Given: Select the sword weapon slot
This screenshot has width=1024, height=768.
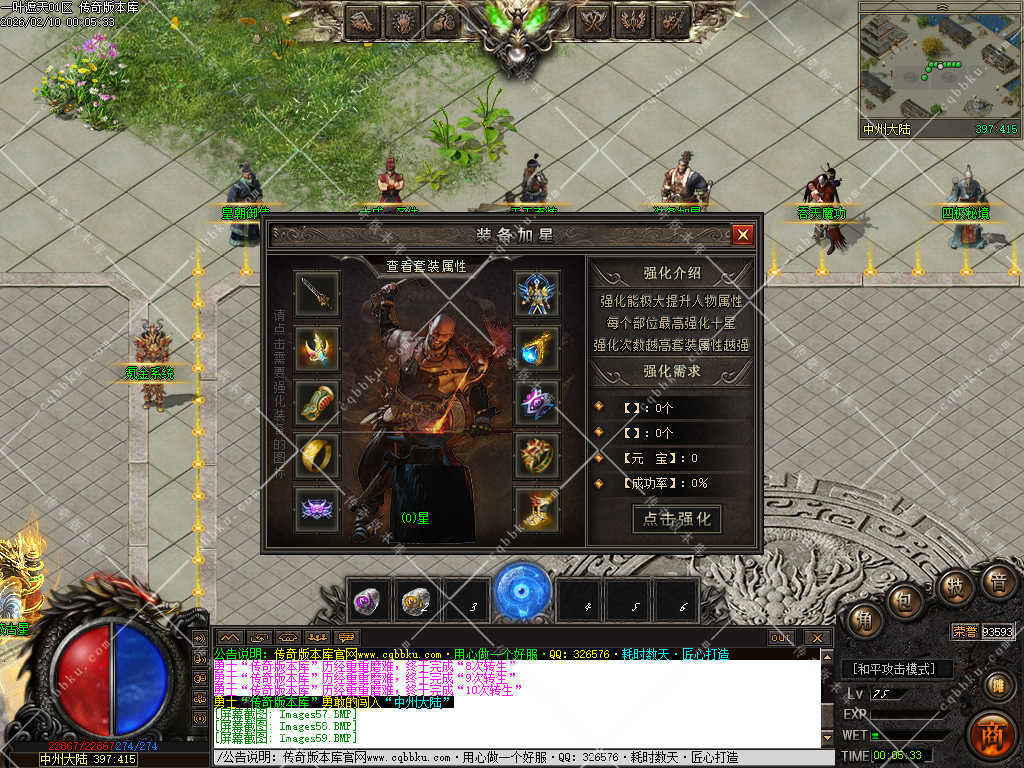Looking at the screenshot, I should pyautogui.click(x=317, y=293).
